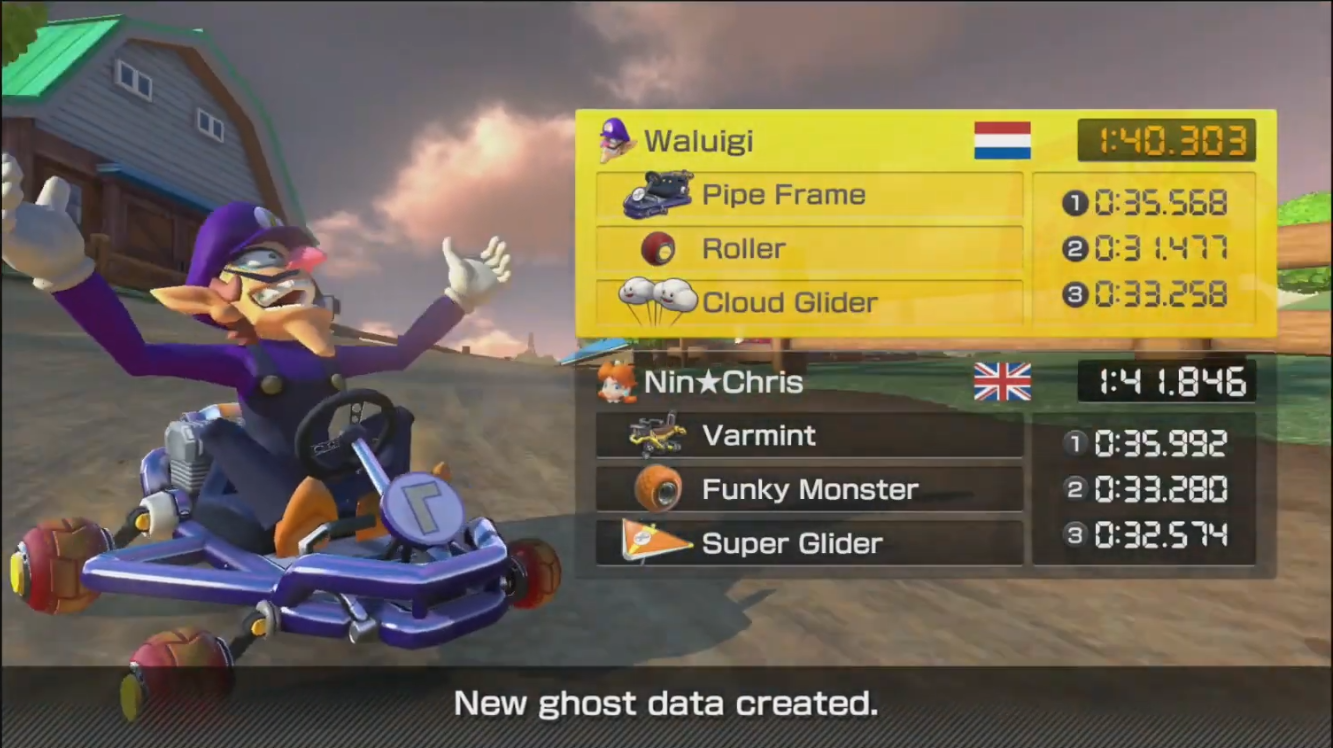This screenshot has height=748, width=1333.
Task: Select the Funky Monster tires row
Action: (x=808, y=490)
